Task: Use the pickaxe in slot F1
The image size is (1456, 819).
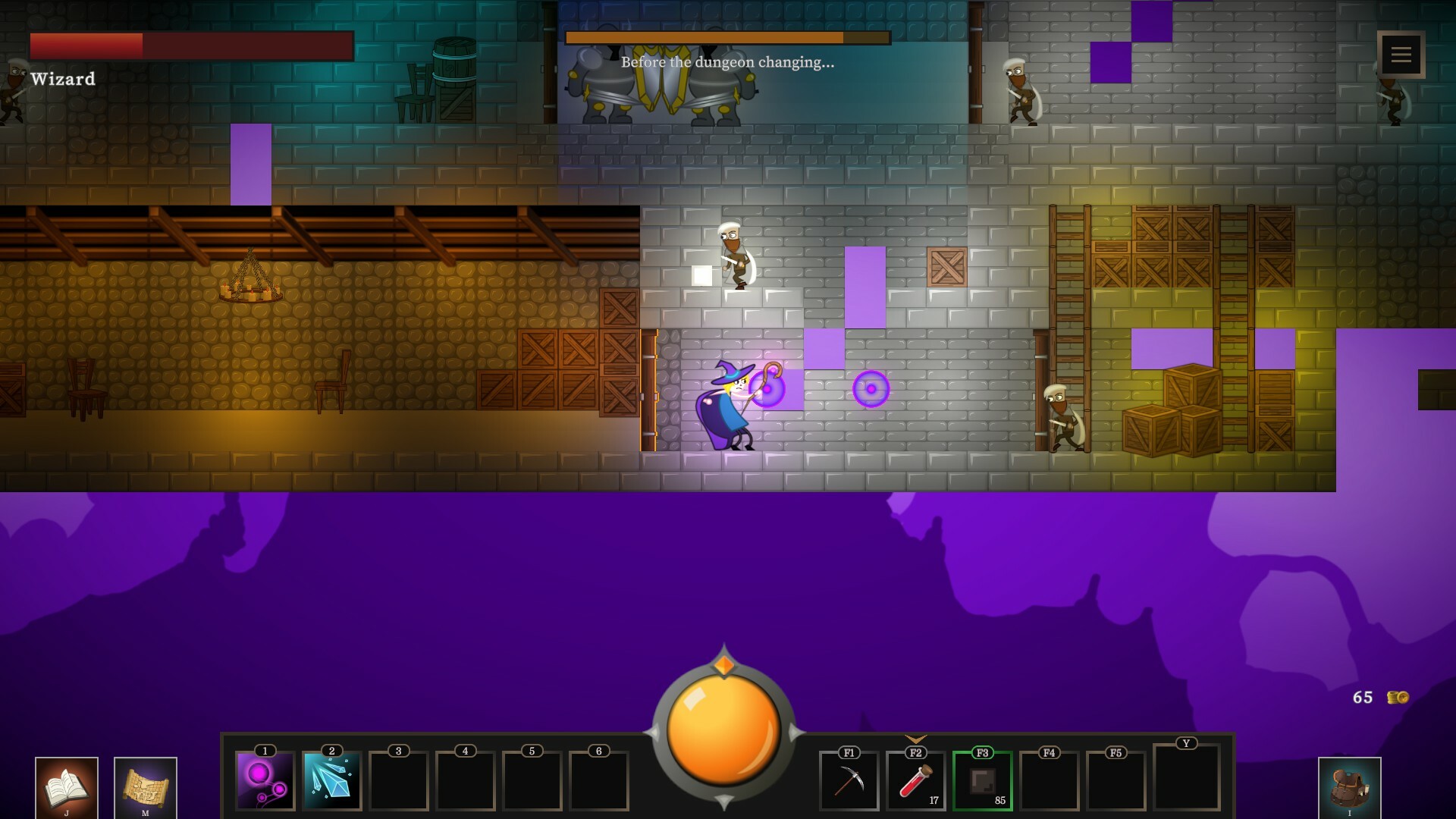Action: [849, 783]
